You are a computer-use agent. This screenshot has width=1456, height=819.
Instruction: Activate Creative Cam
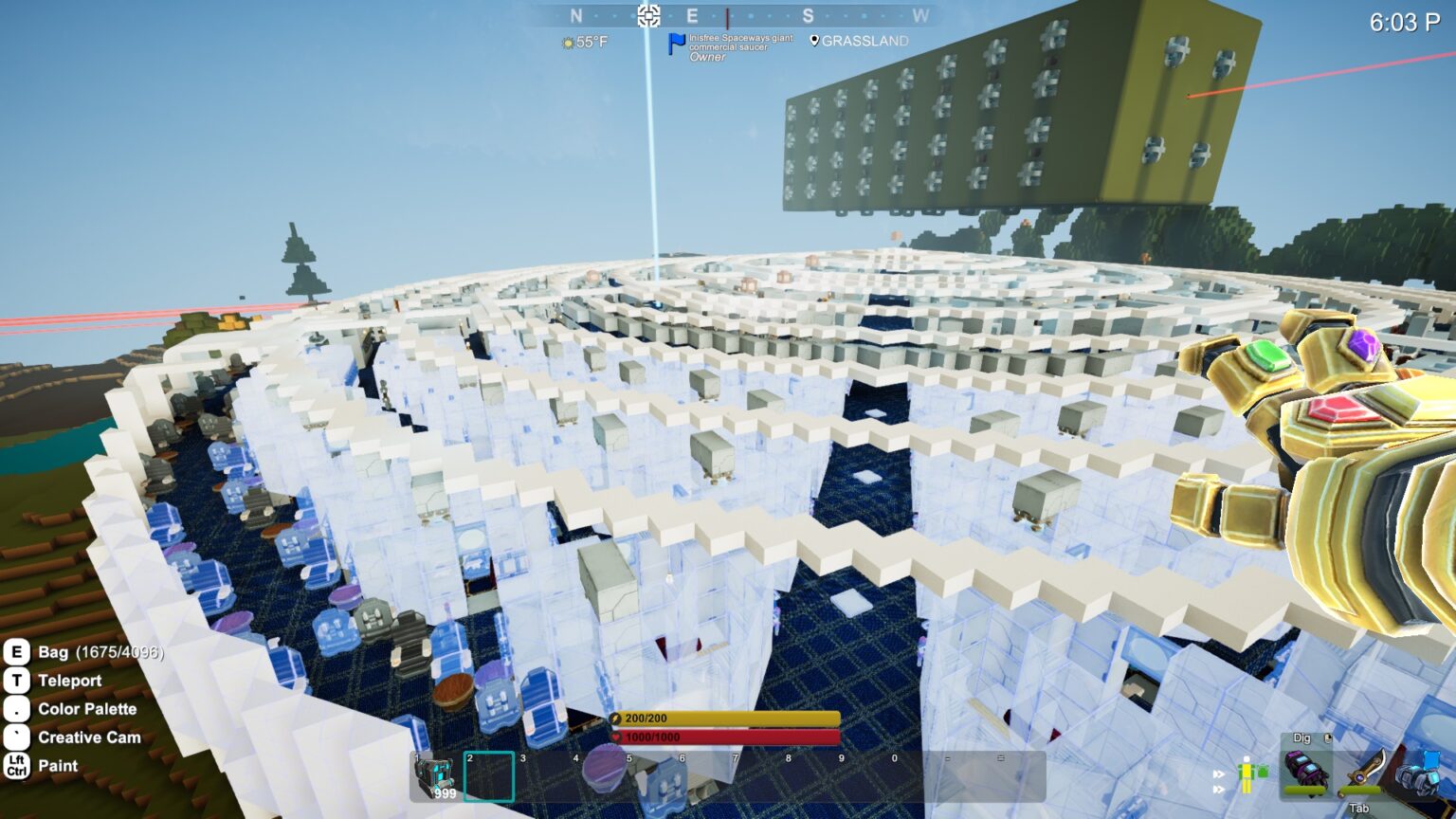88,737
